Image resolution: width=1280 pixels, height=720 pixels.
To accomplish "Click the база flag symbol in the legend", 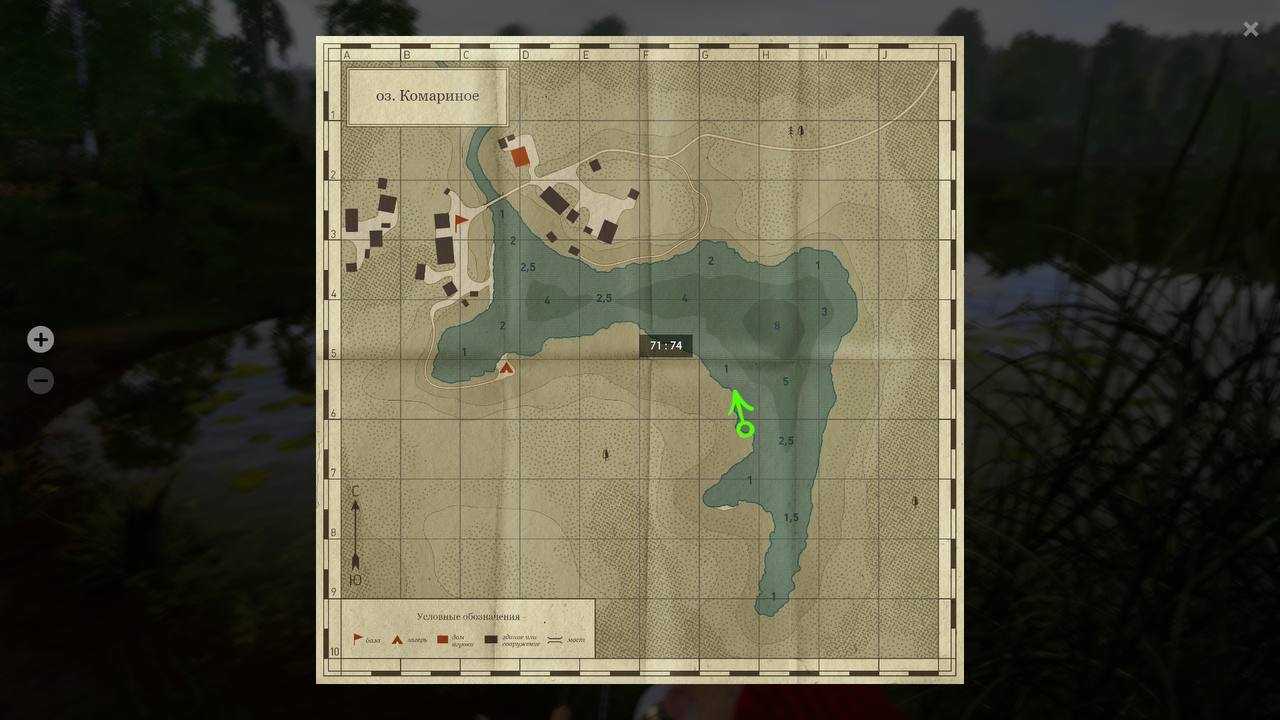I will (357, 638).
